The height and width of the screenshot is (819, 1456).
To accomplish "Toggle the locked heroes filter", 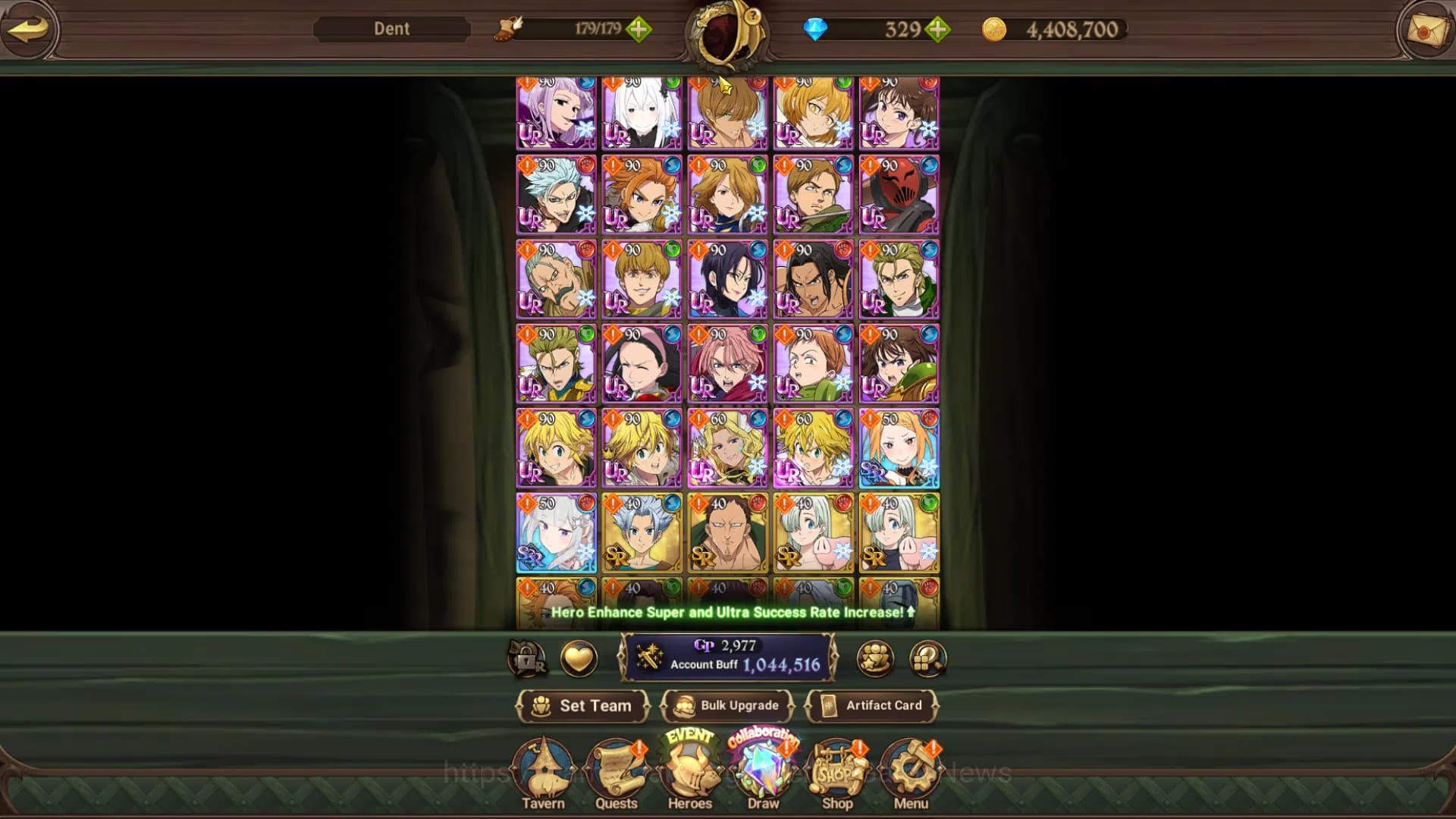I will 526,659.
